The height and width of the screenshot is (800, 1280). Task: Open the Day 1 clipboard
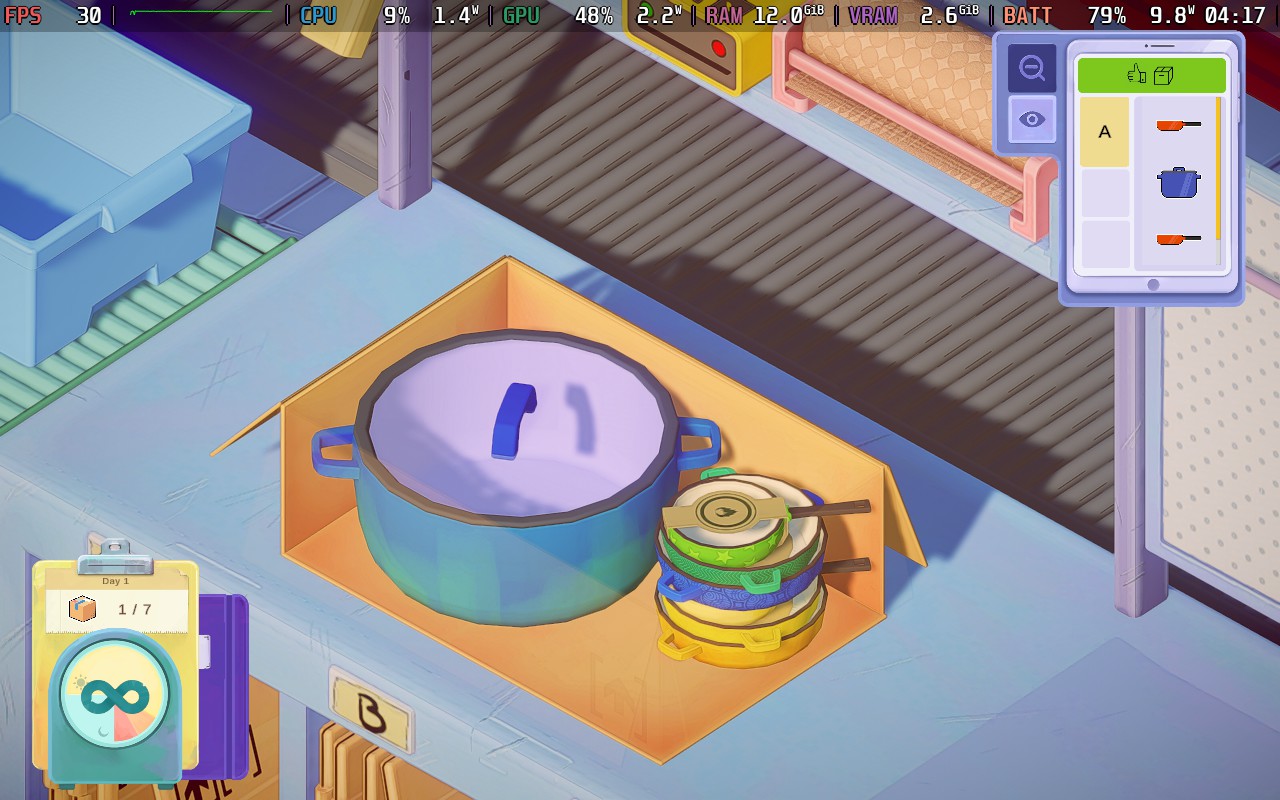tap(116, 600)
